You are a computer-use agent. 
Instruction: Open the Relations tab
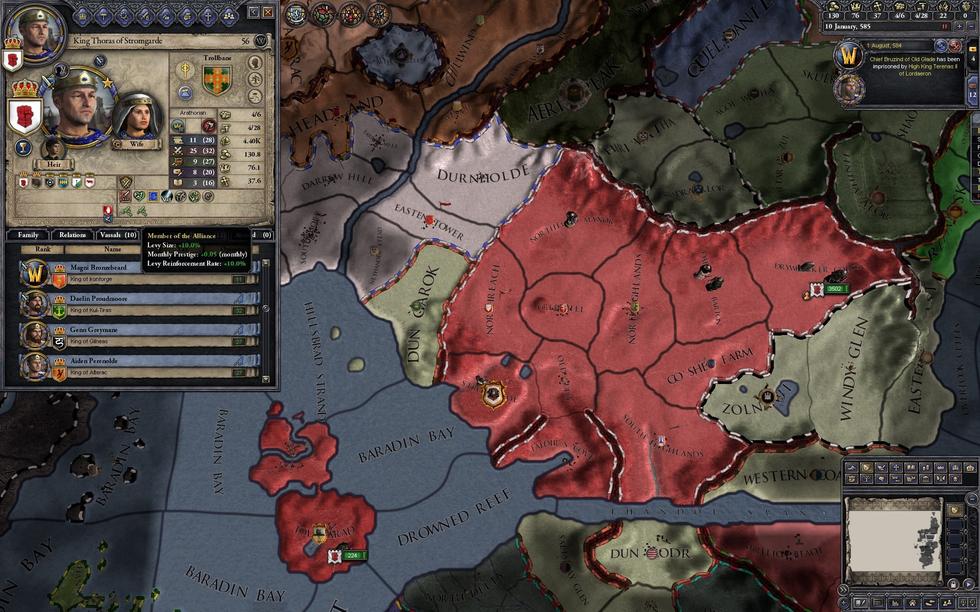pos(72,235)
